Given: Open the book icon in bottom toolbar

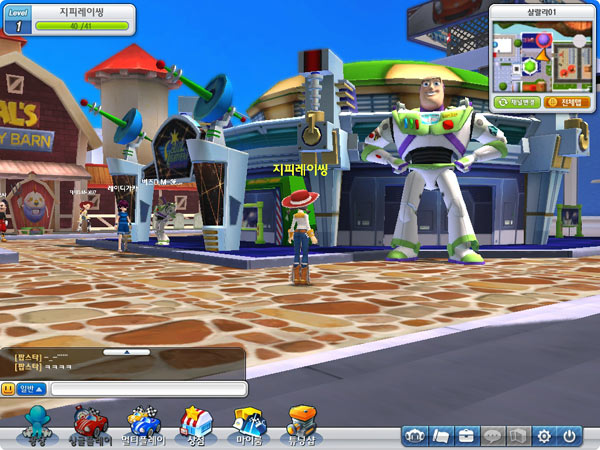Looking at the screenshot, I should tap(518, 436).
